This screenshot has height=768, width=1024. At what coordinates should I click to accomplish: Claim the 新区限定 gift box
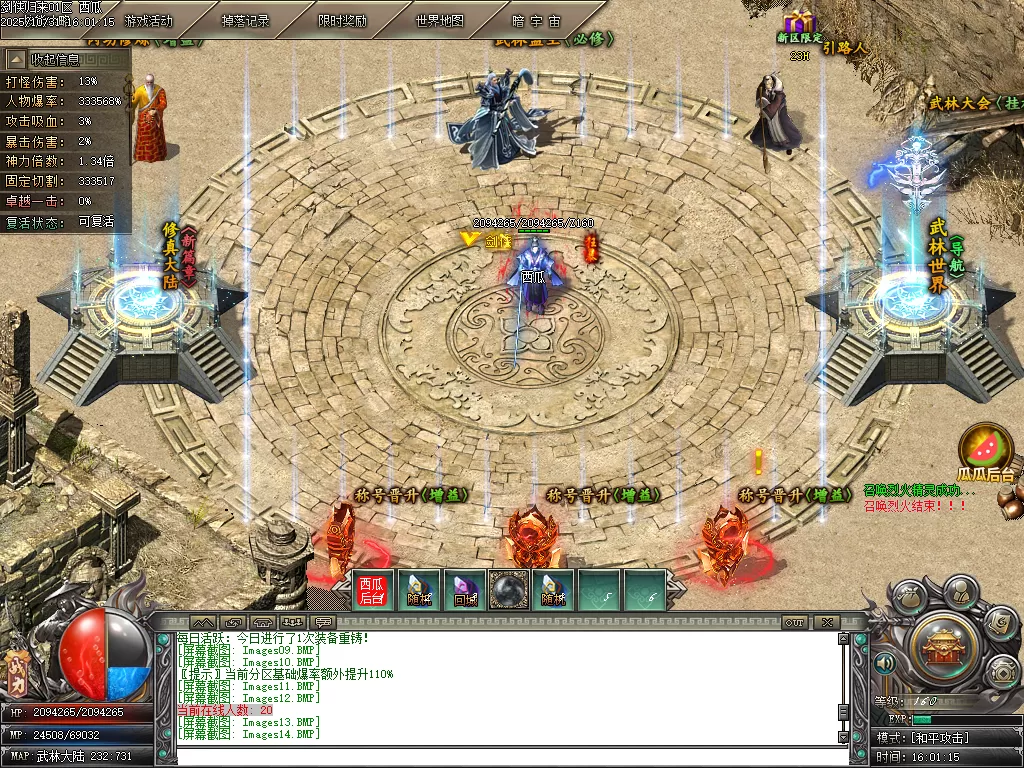point(799,22)
